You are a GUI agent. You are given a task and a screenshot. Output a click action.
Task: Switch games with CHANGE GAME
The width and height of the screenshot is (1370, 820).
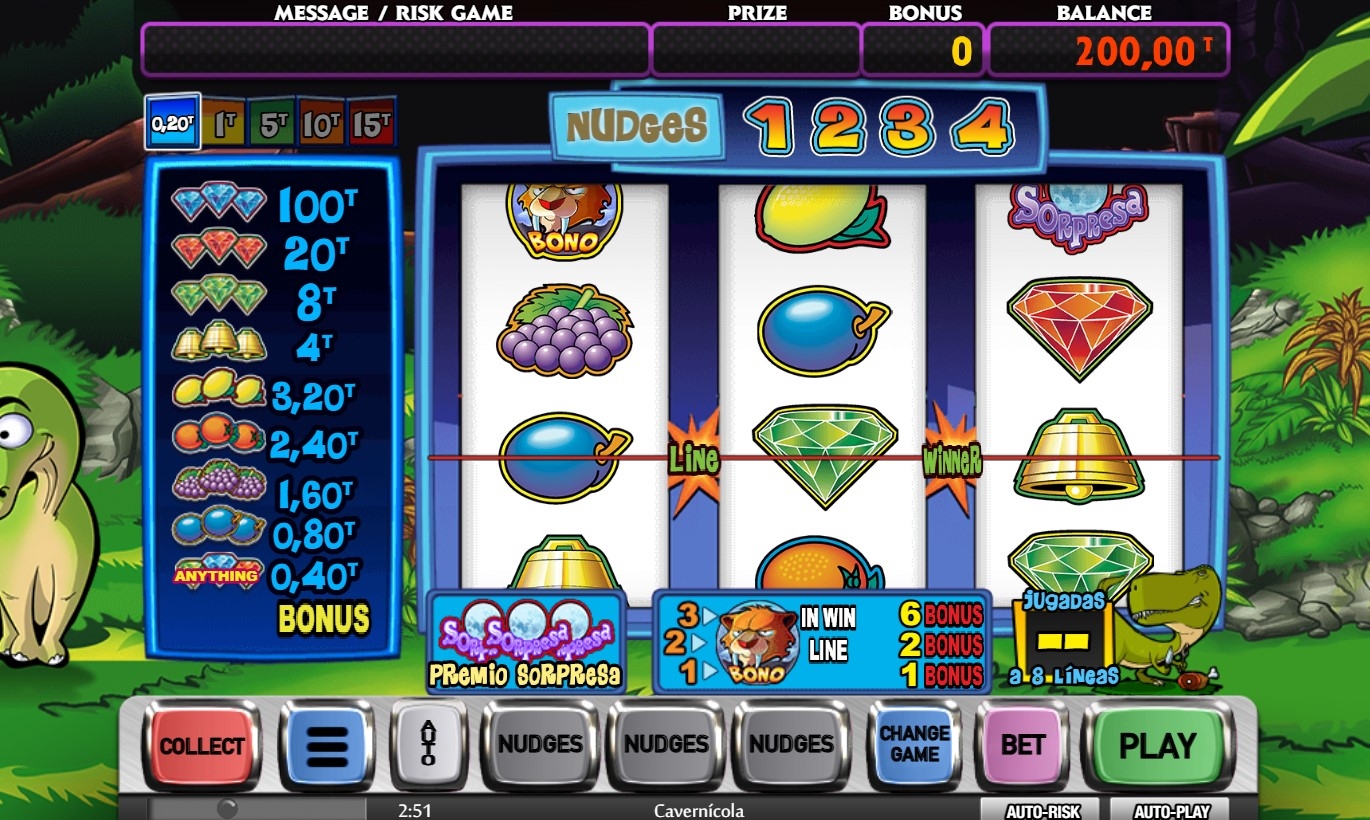coord(914,745)
